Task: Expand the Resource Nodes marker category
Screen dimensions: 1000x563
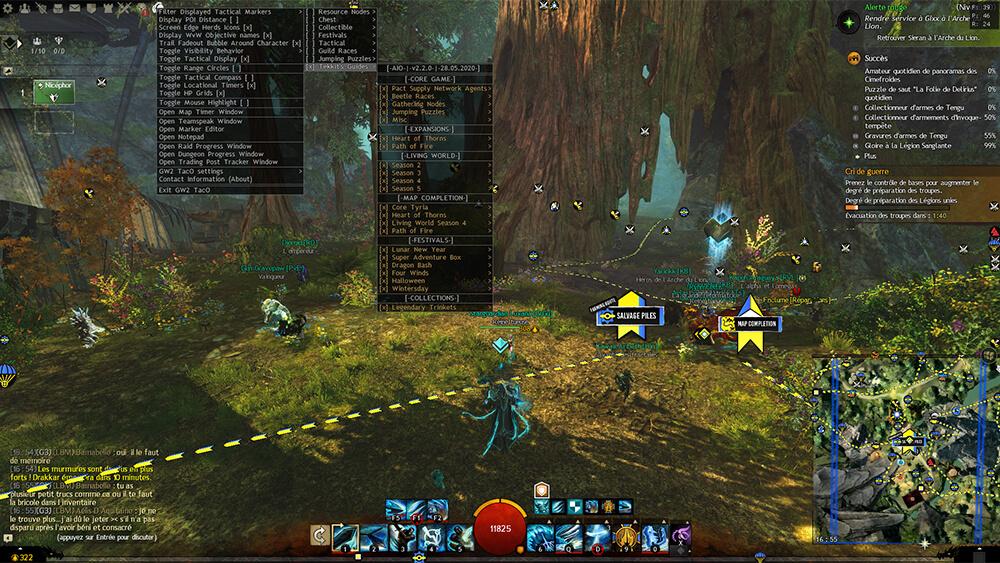Action: [346, 12]
